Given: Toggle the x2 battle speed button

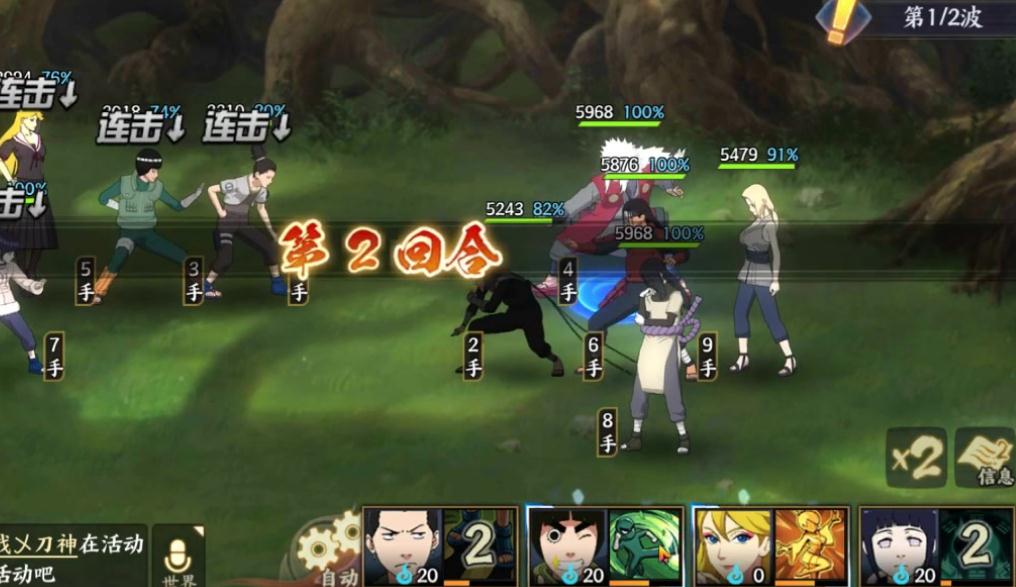Looking at the screenshot, I should [x=916, y=458].
